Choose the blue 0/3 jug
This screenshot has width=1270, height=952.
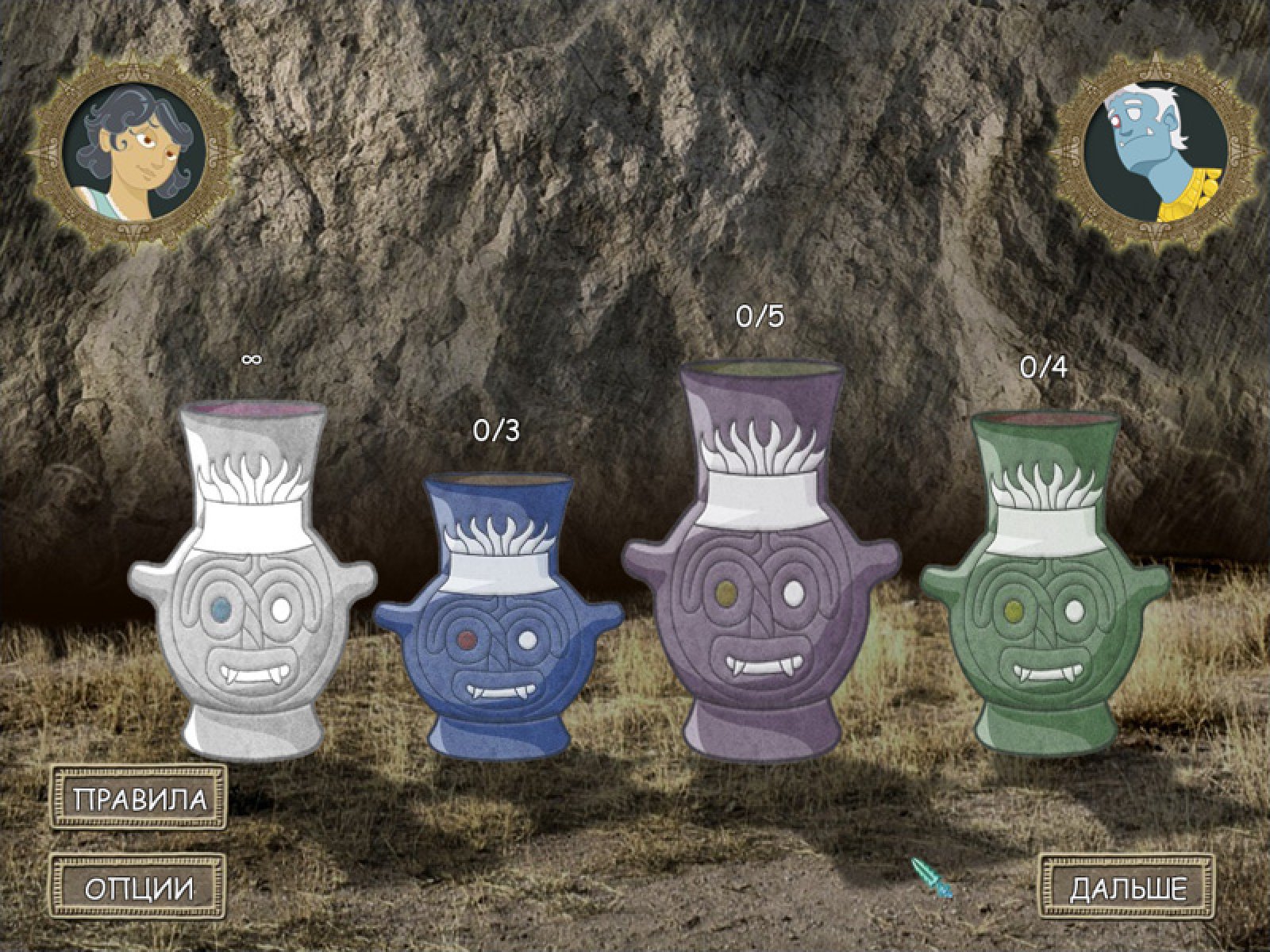click(498, 619)
